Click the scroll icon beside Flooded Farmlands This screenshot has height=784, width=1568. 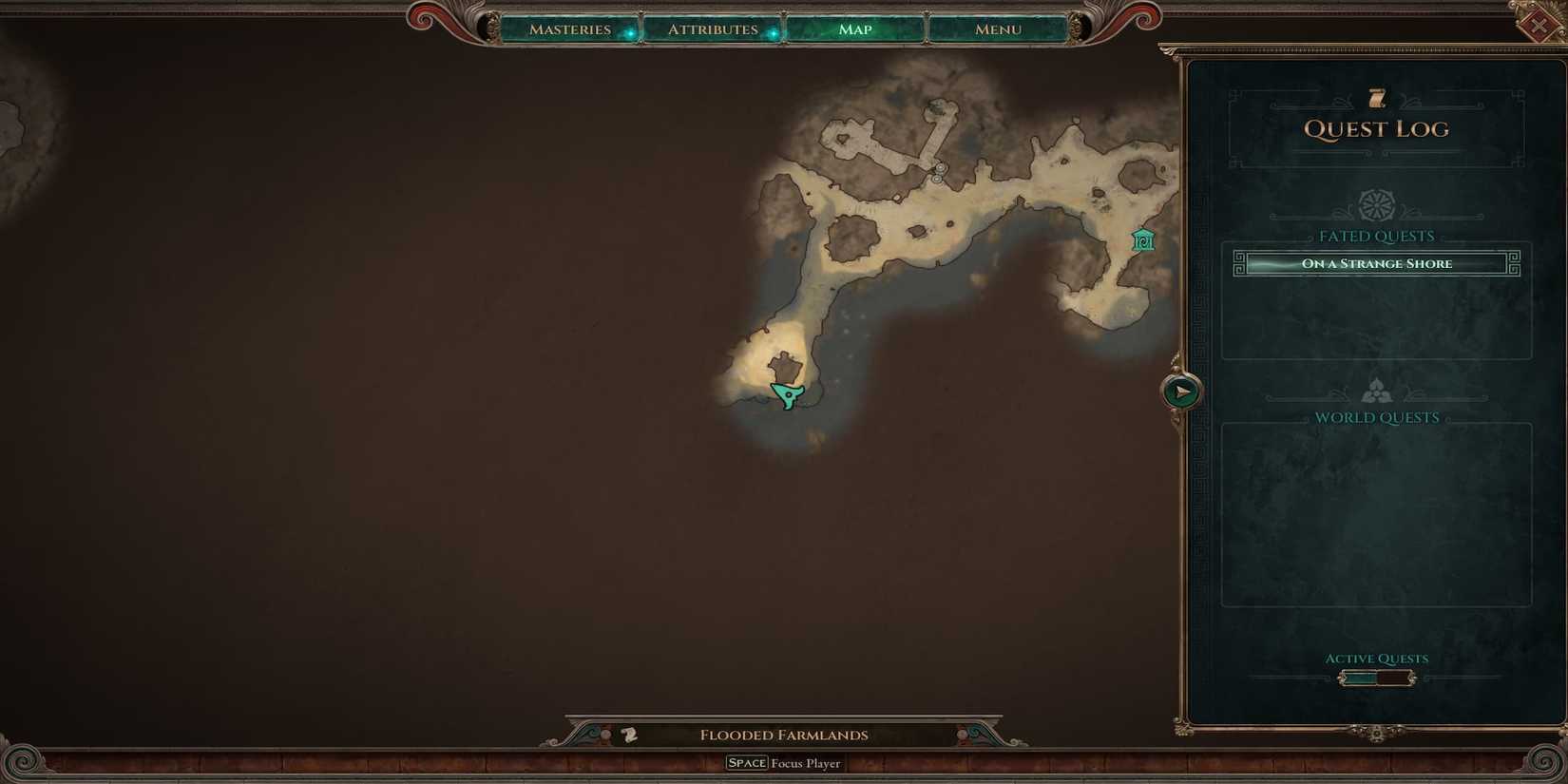pyautogui.click(x=627, y=734)
